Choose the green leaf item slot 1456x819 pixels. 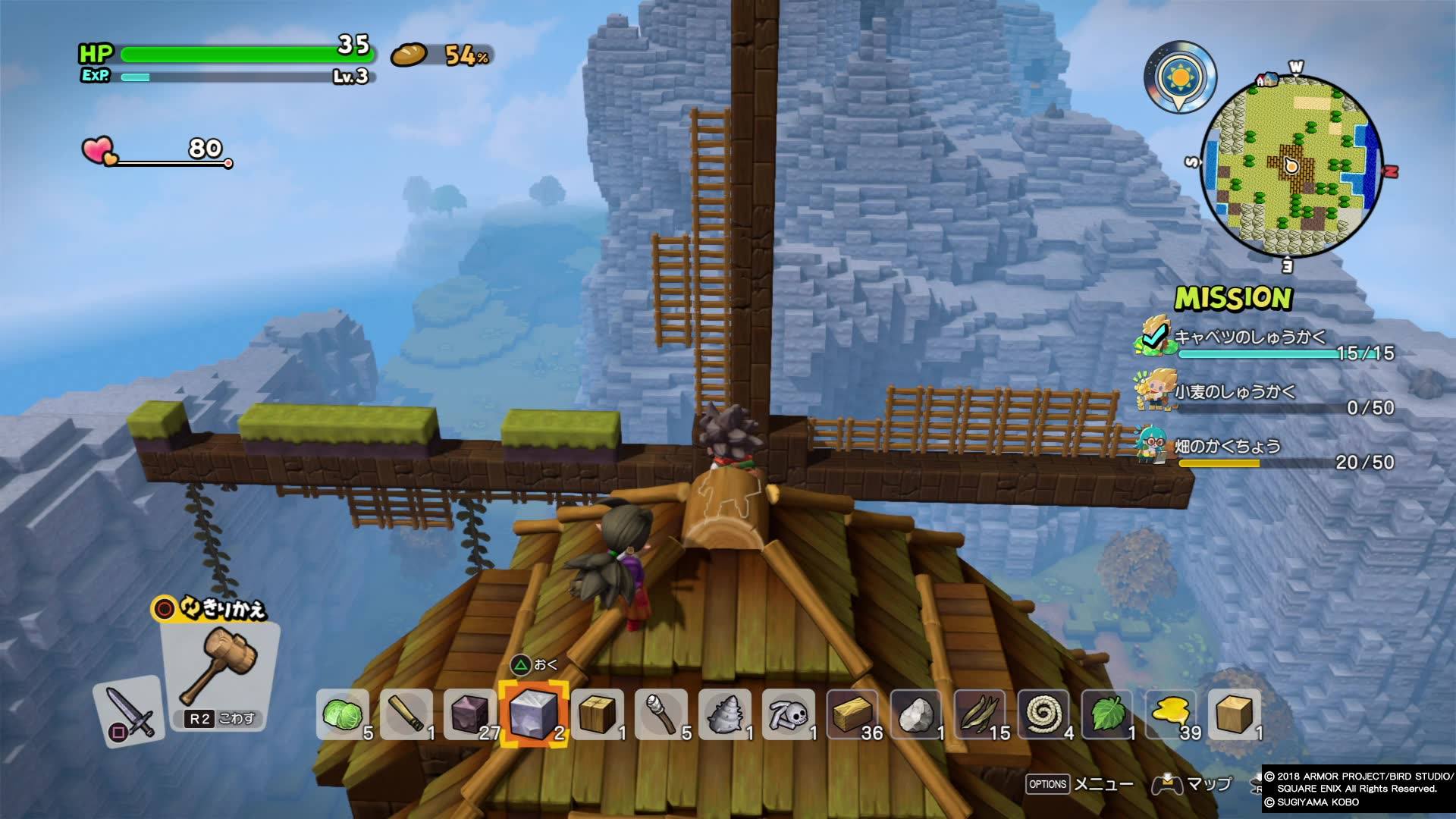pos(1107,714)
